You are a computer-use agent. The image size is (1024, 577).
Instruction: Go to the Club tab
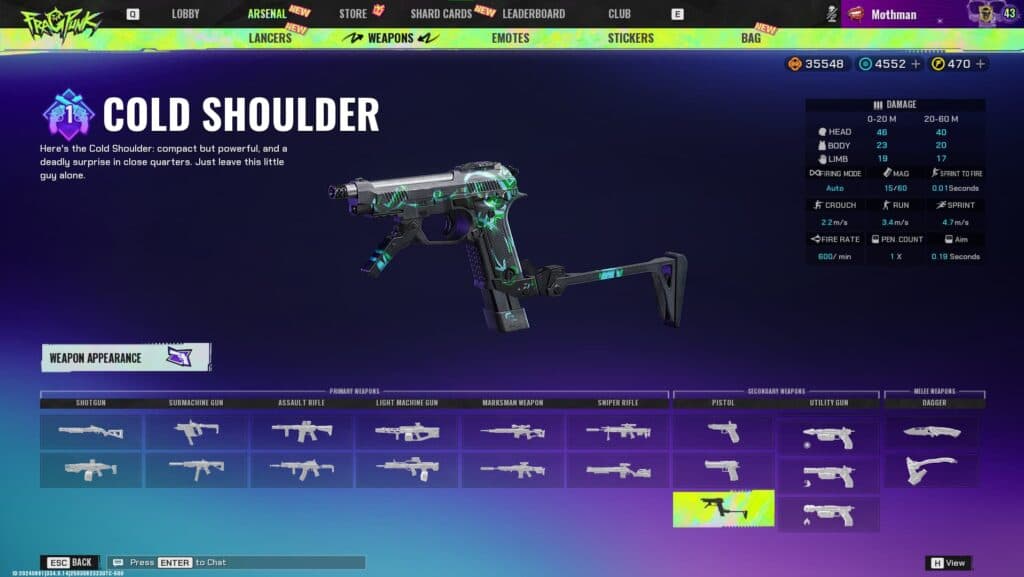tap(619, 14)
